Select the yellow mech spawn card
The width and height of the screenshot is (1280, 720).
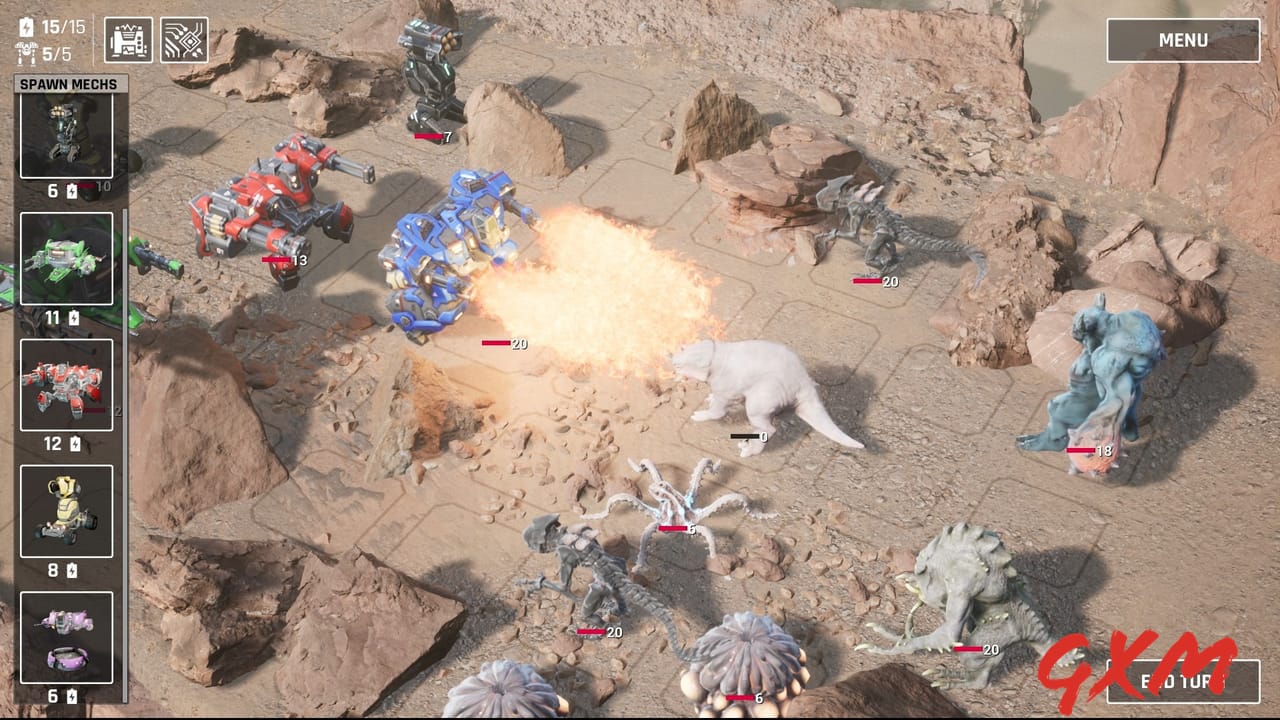tap(66, 512)
